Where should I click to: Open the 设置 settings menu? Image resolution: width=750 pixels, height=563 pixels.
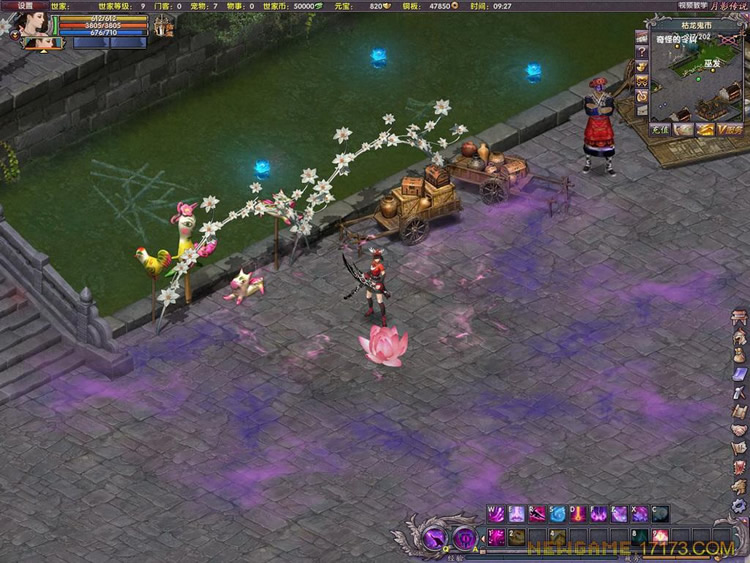click(x=24, y=5)
